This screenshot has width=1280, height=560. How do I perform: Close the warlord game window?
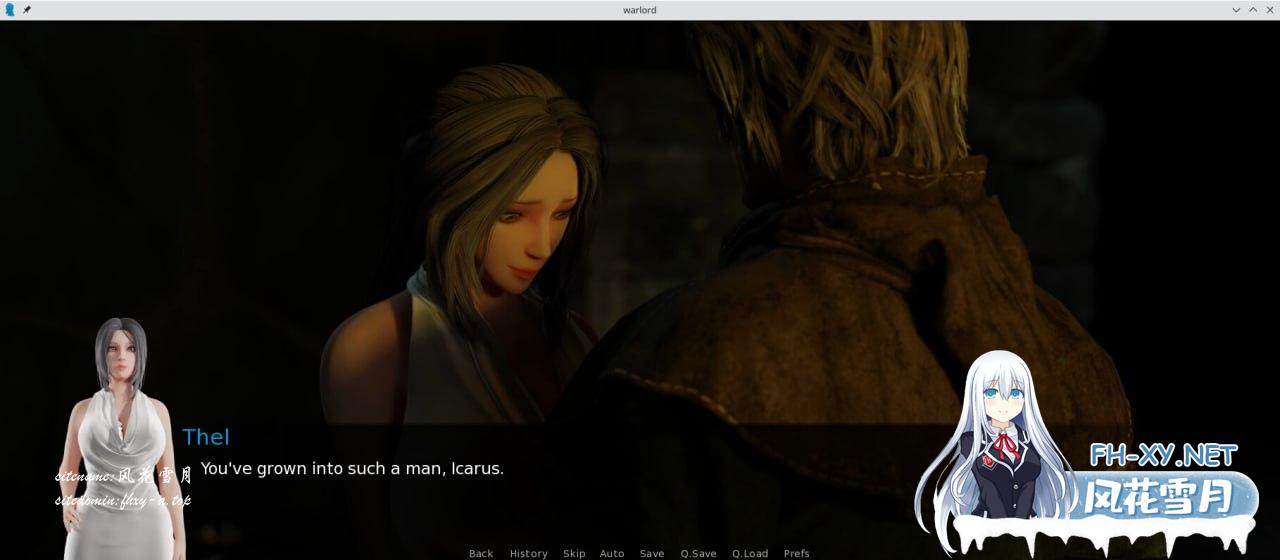(1269, 10)
